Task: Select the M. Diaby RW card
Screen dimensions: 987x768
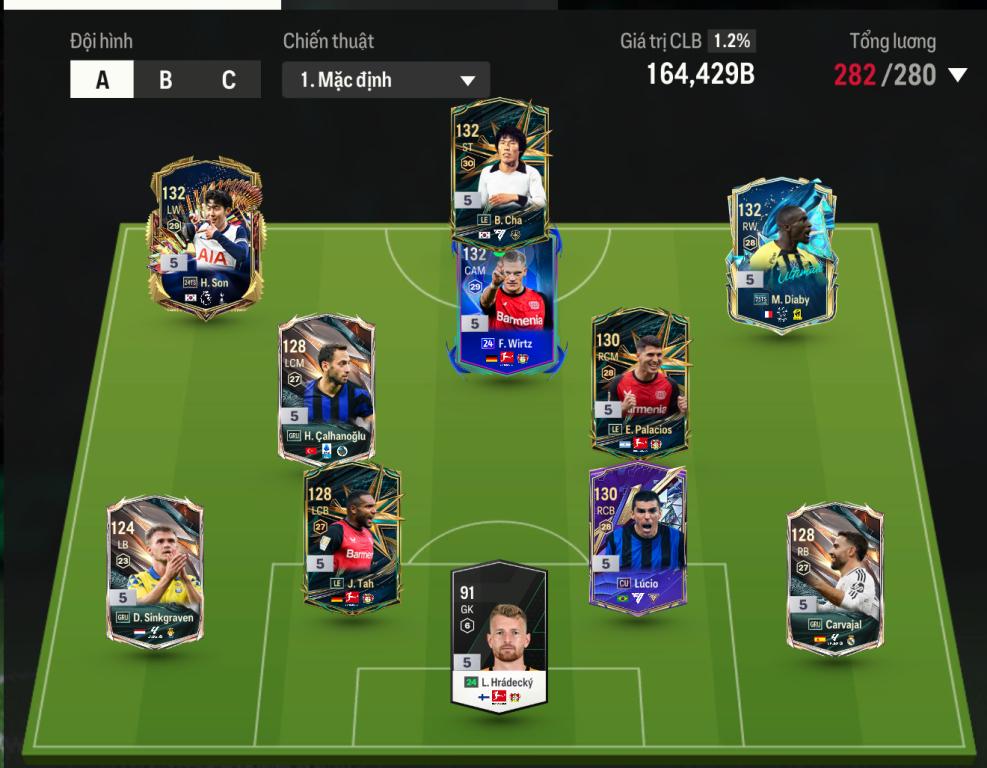Action: [x=781, y=253]
